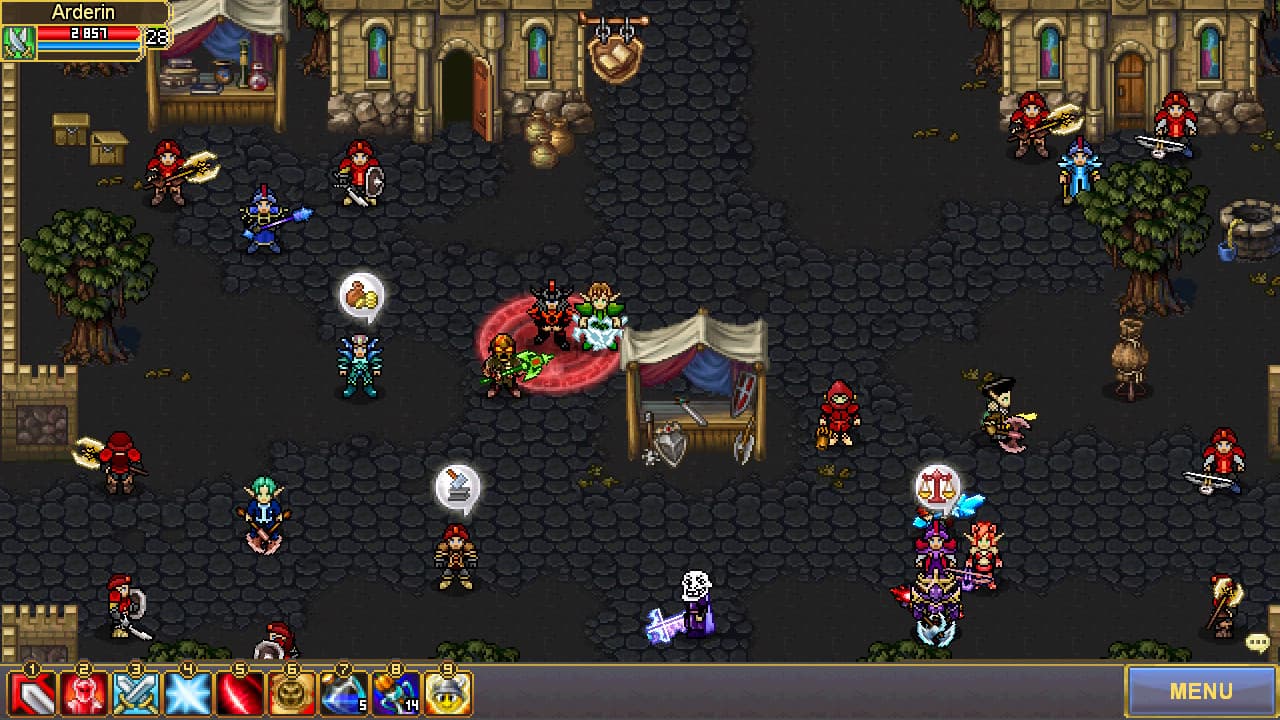Viewport: 1280px width, 720px height.
Task: Click the Arderin name banner
Action: 85,12
